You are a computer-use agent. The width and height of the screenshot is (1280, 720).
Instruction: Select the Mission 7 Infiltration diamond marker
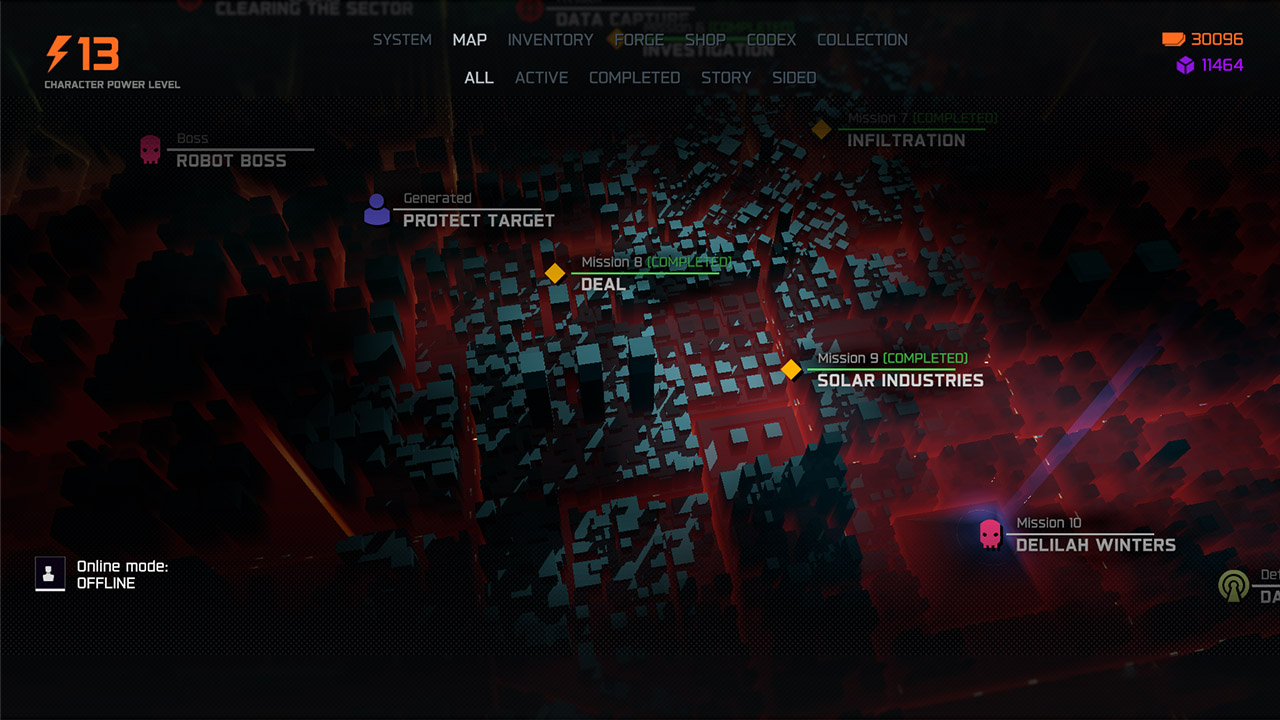[x=822, y=128]
